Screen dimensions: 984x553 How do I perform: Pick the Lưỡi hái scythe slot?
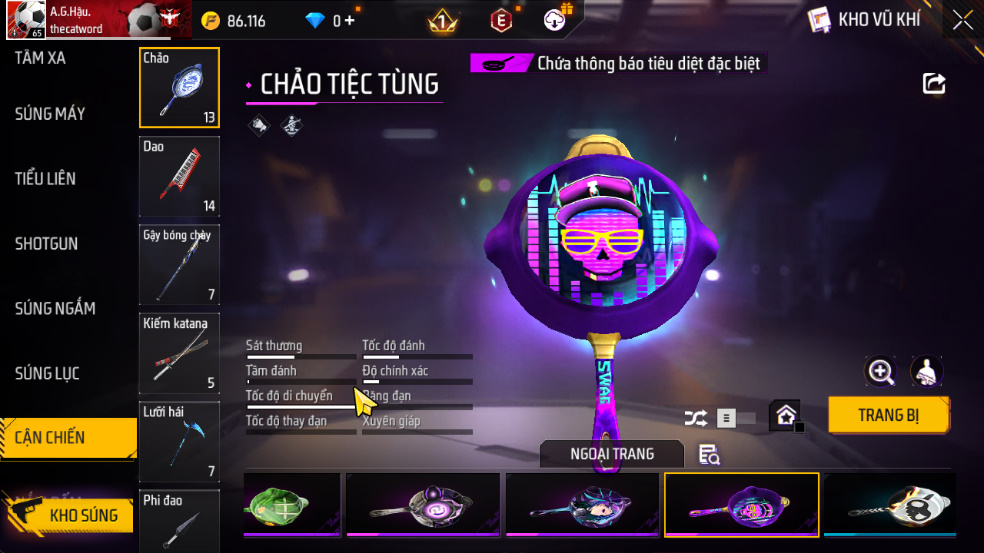179,440
